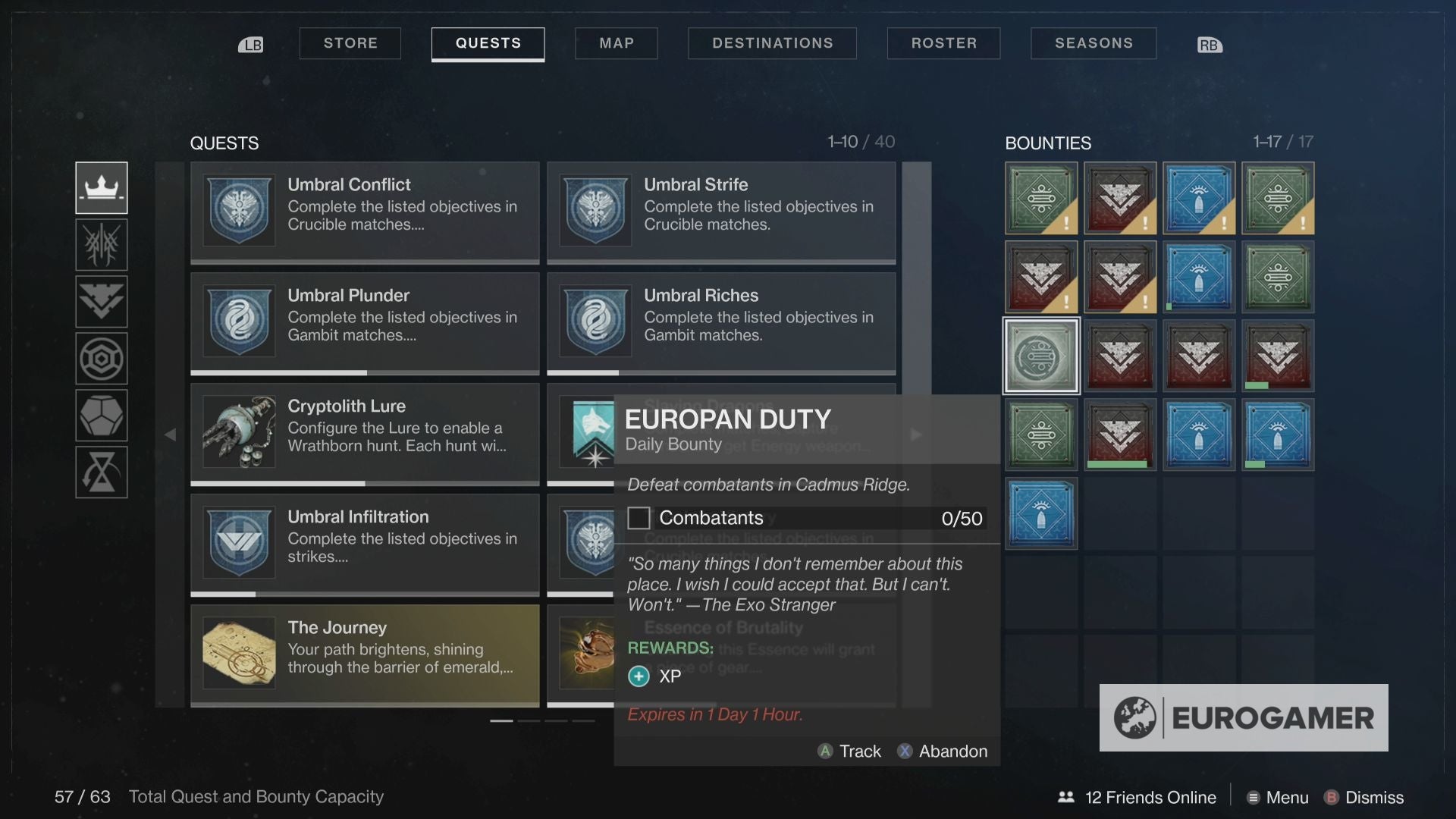Screen dimensions: 1456x819
Task: Click the right arrow to view next quests
Action: point(916,435)
